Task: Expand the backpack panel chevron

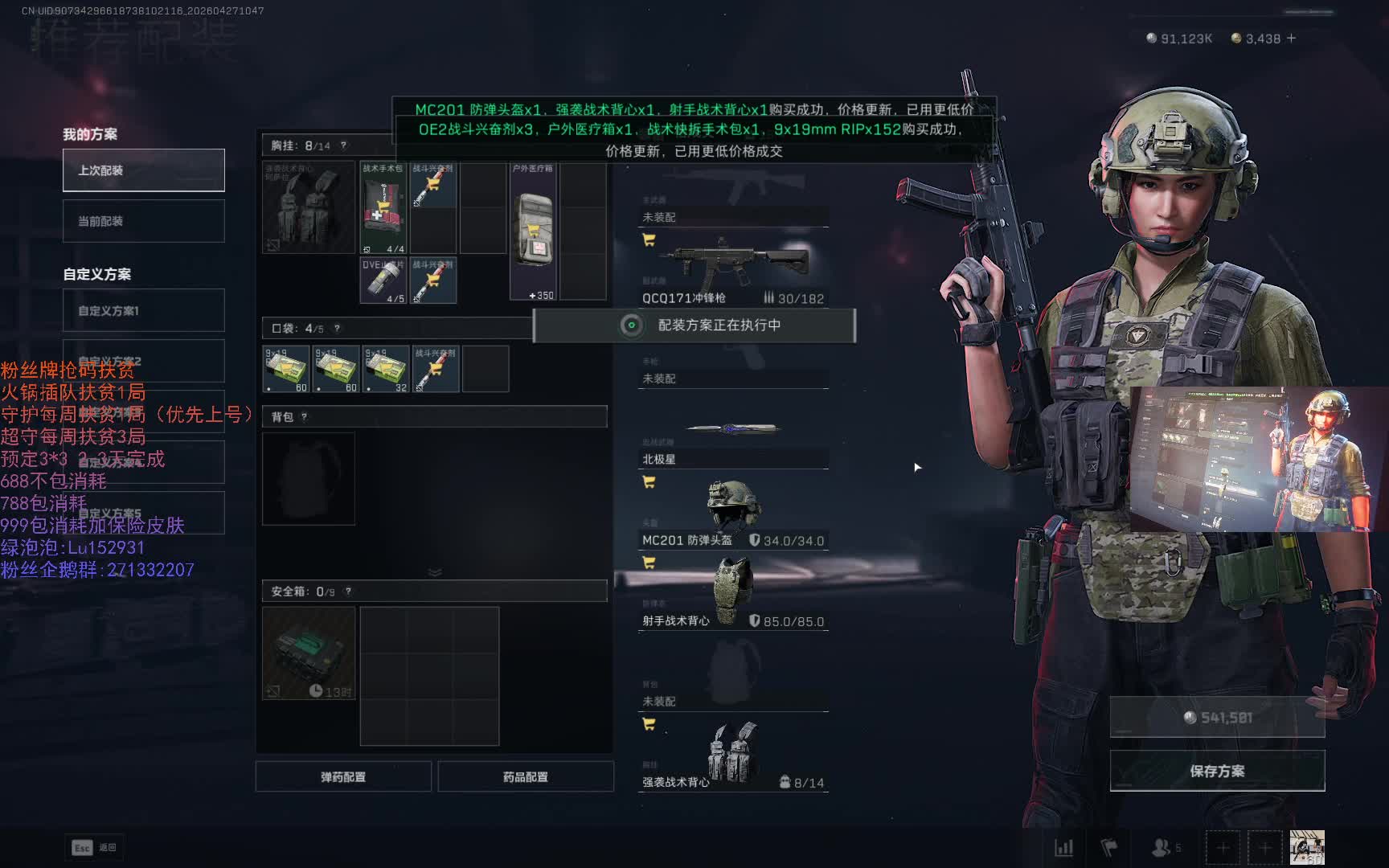Action: (x=435, y=572)
